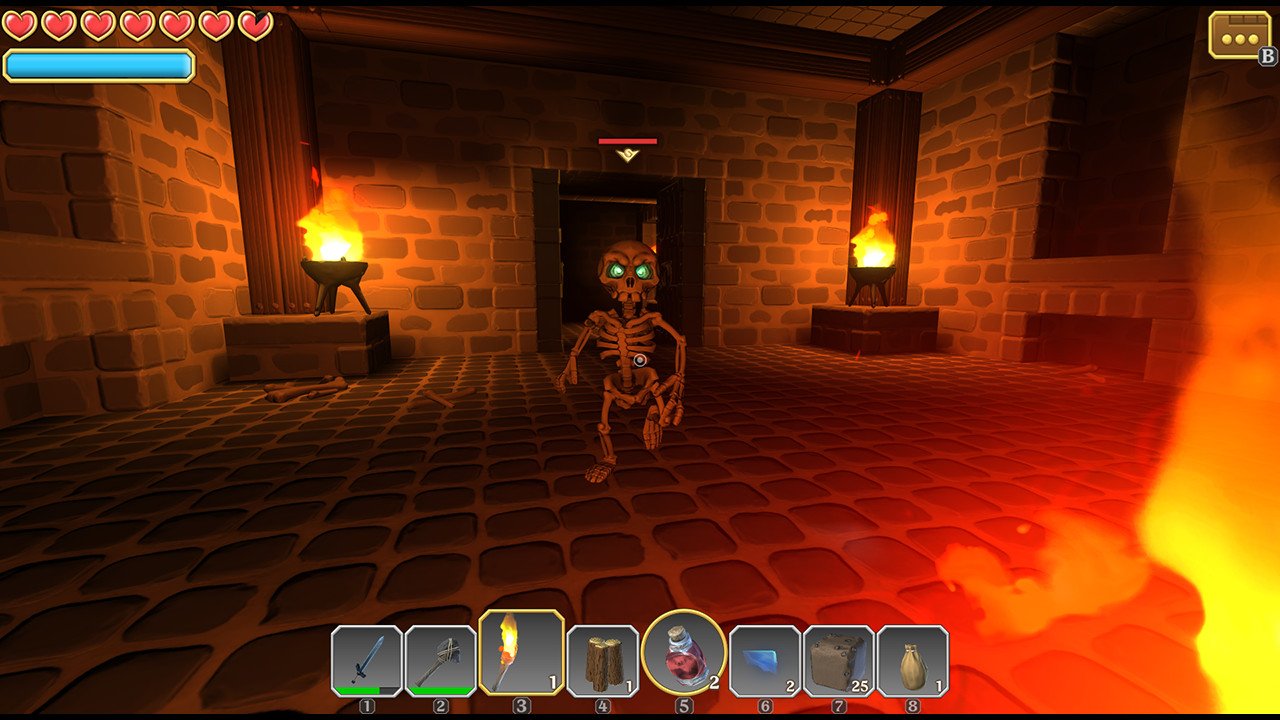Click the half heart at row's end
This screenshot has height=720, width=1280.
pos(256,25)
